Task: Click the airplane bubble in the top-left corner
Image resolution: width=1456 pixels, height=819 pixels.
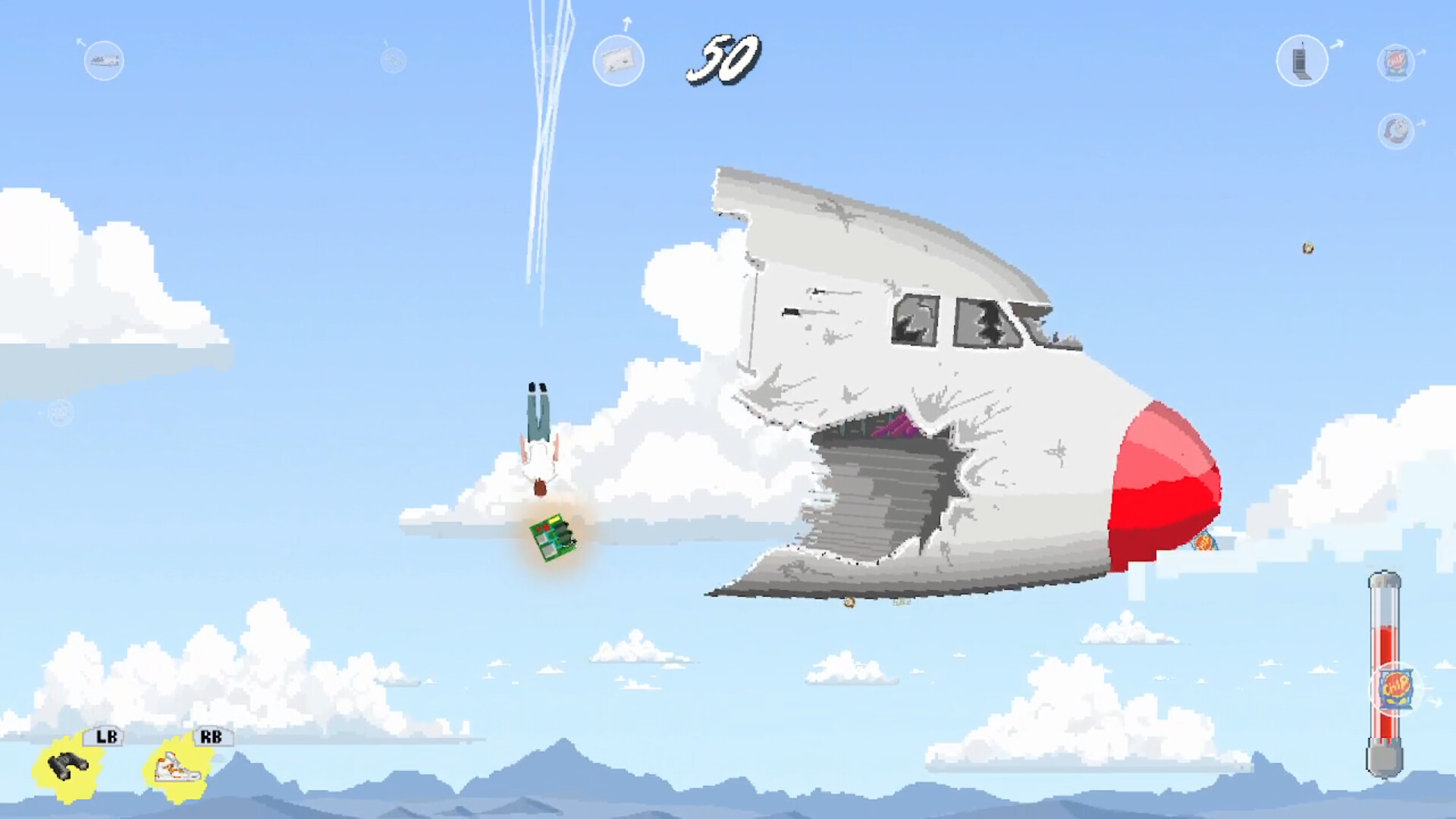Action: click(x=103, y=61)
